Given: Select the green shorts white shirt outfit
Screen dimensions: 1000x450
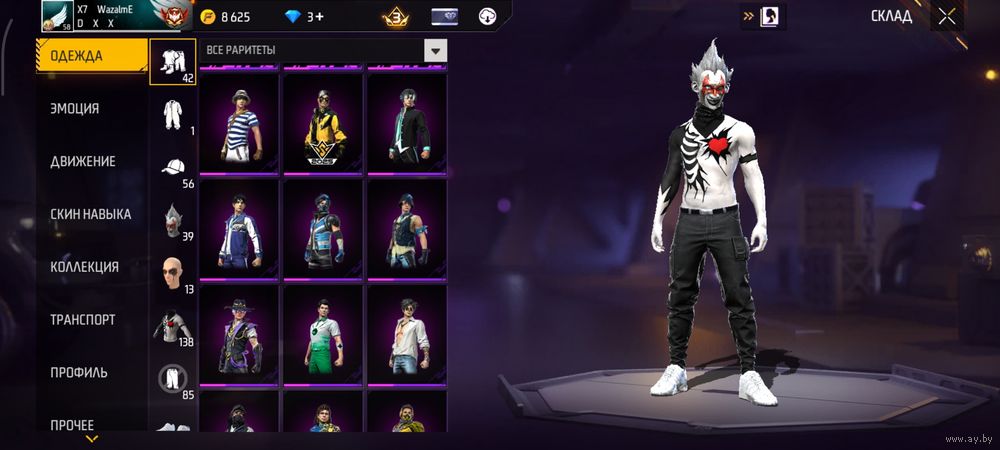Looking at the screenshot, I should coord(323,335).
